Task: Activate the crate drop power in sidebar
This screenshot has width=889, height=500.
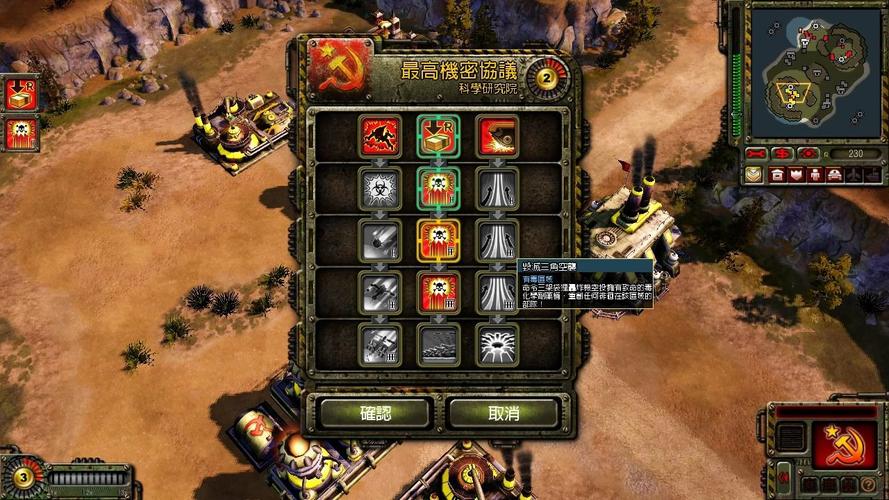Action: (20, 95)
